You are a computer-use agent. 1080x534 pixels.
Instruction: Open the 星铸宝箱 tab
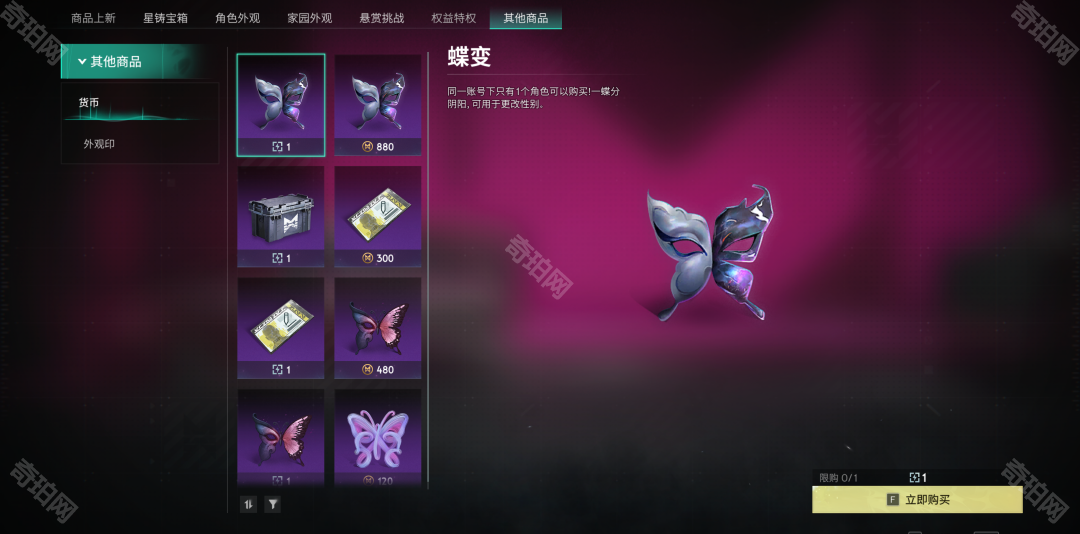[x=165, y=18]
